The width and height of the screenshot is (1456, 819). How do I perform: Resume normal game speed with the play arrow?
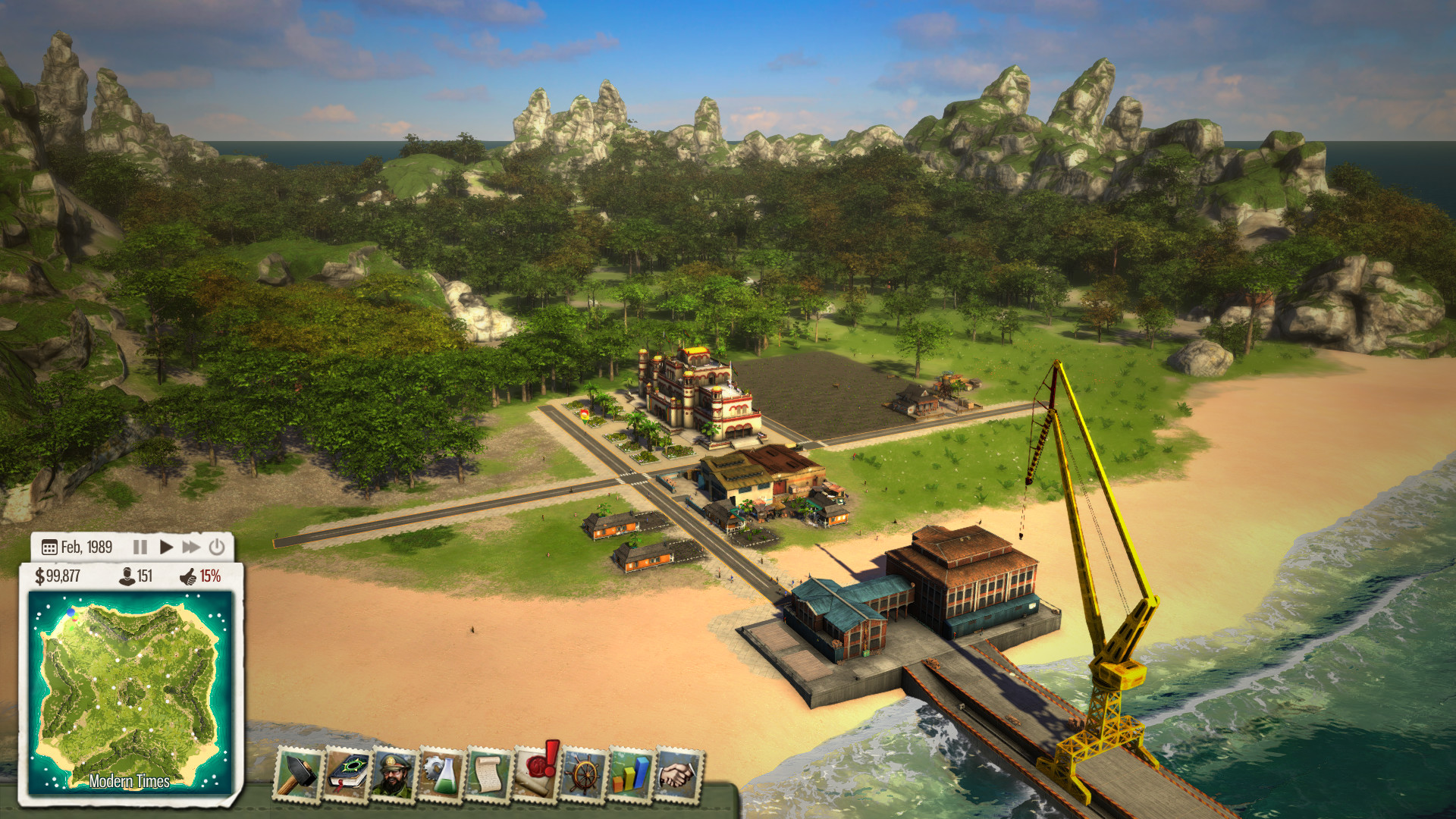click(168, 546)
